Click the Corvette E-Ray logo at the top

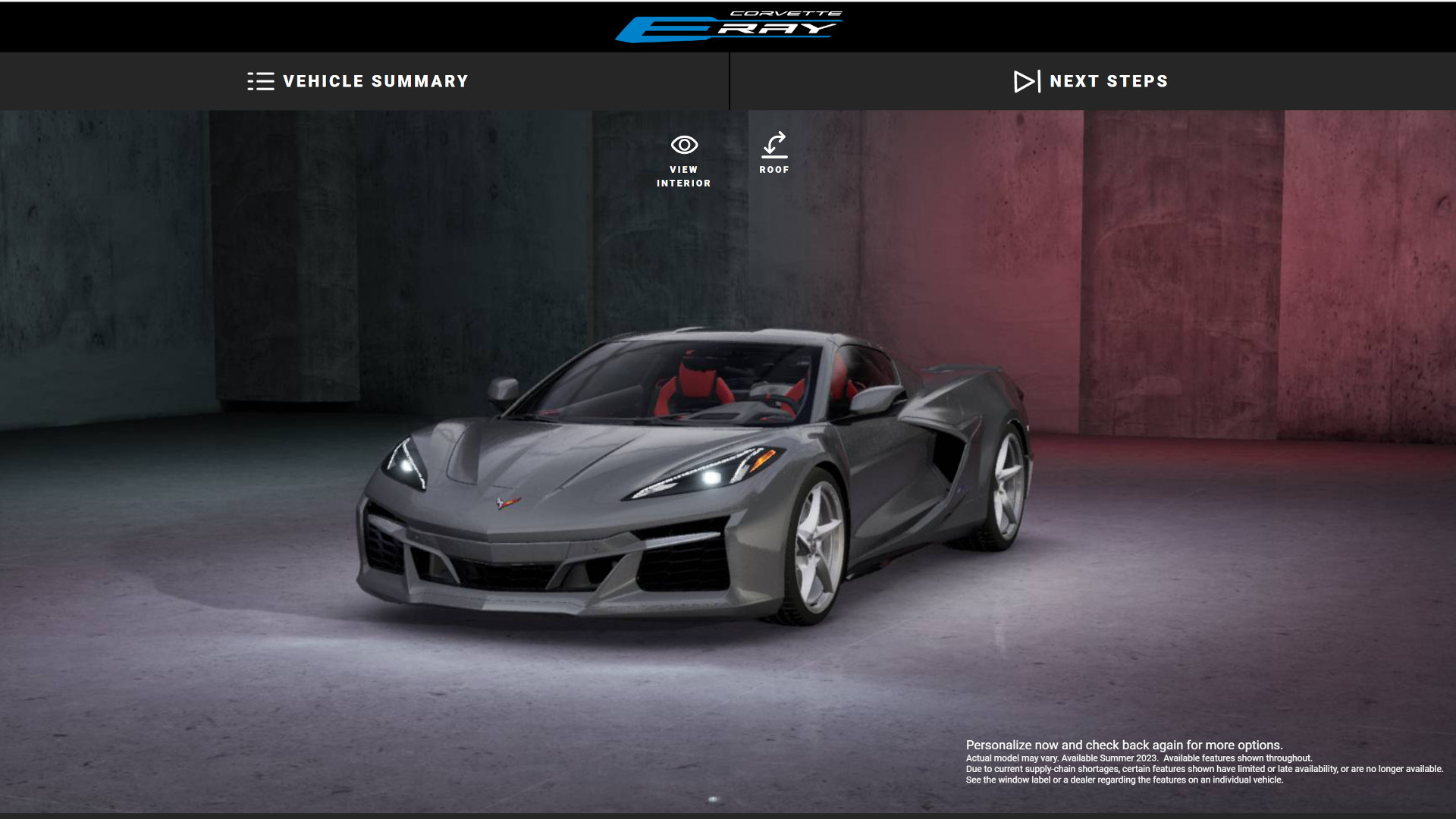pos(730,25)
